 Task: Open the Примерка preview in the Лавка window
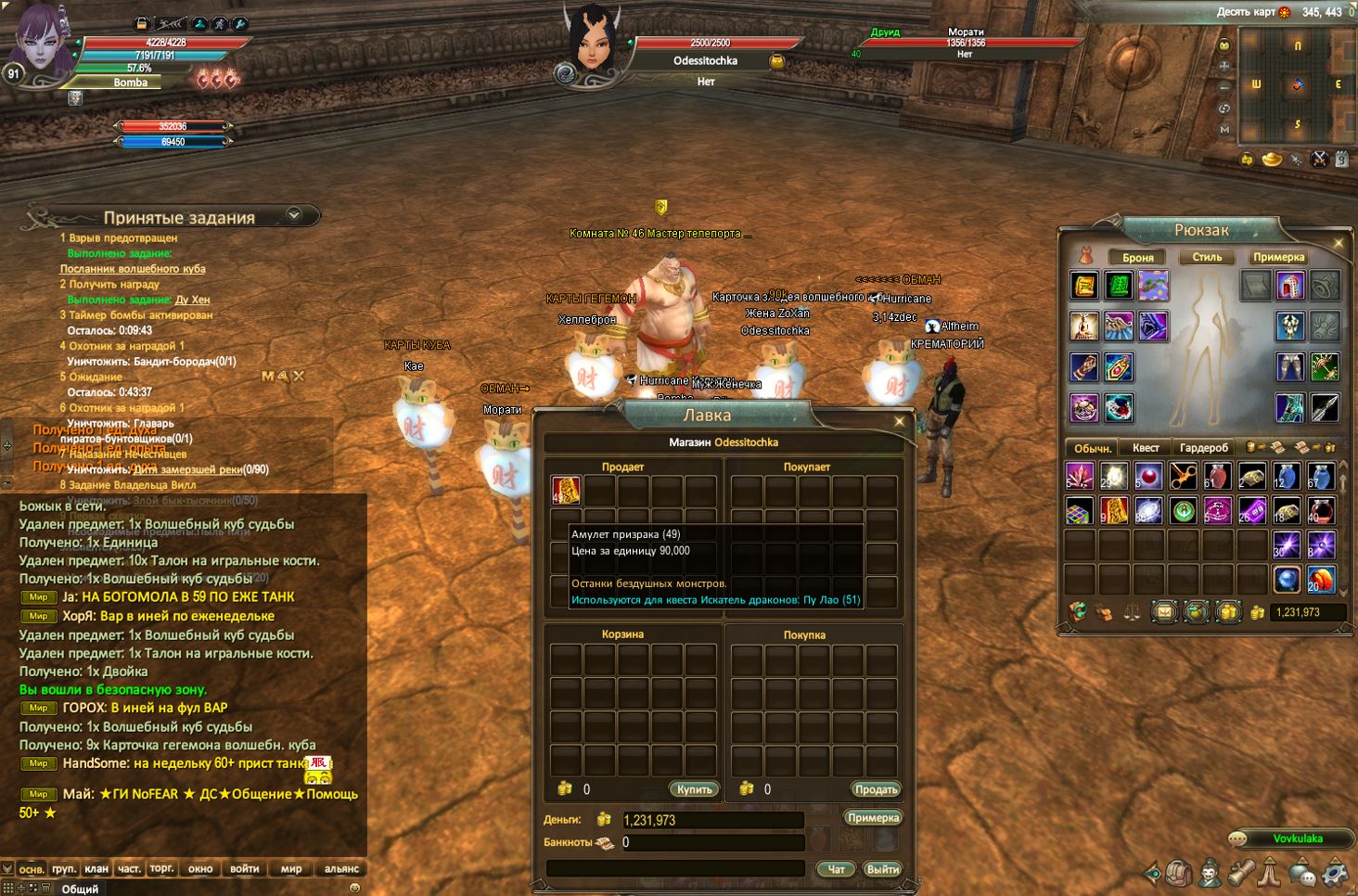point(873,818)
